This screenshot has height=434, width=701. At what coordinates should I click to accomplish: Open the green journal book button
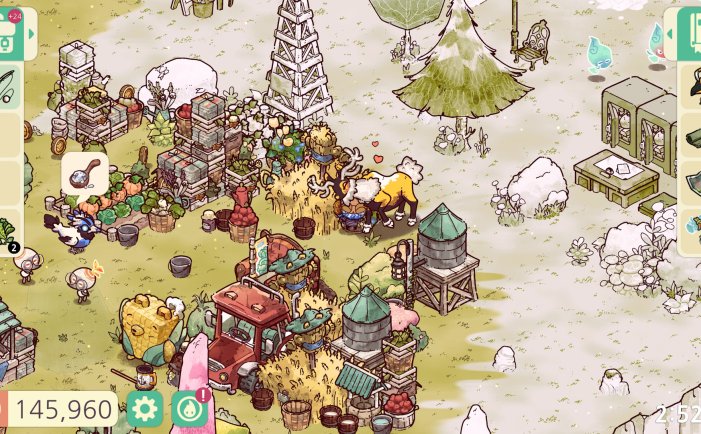690,36
